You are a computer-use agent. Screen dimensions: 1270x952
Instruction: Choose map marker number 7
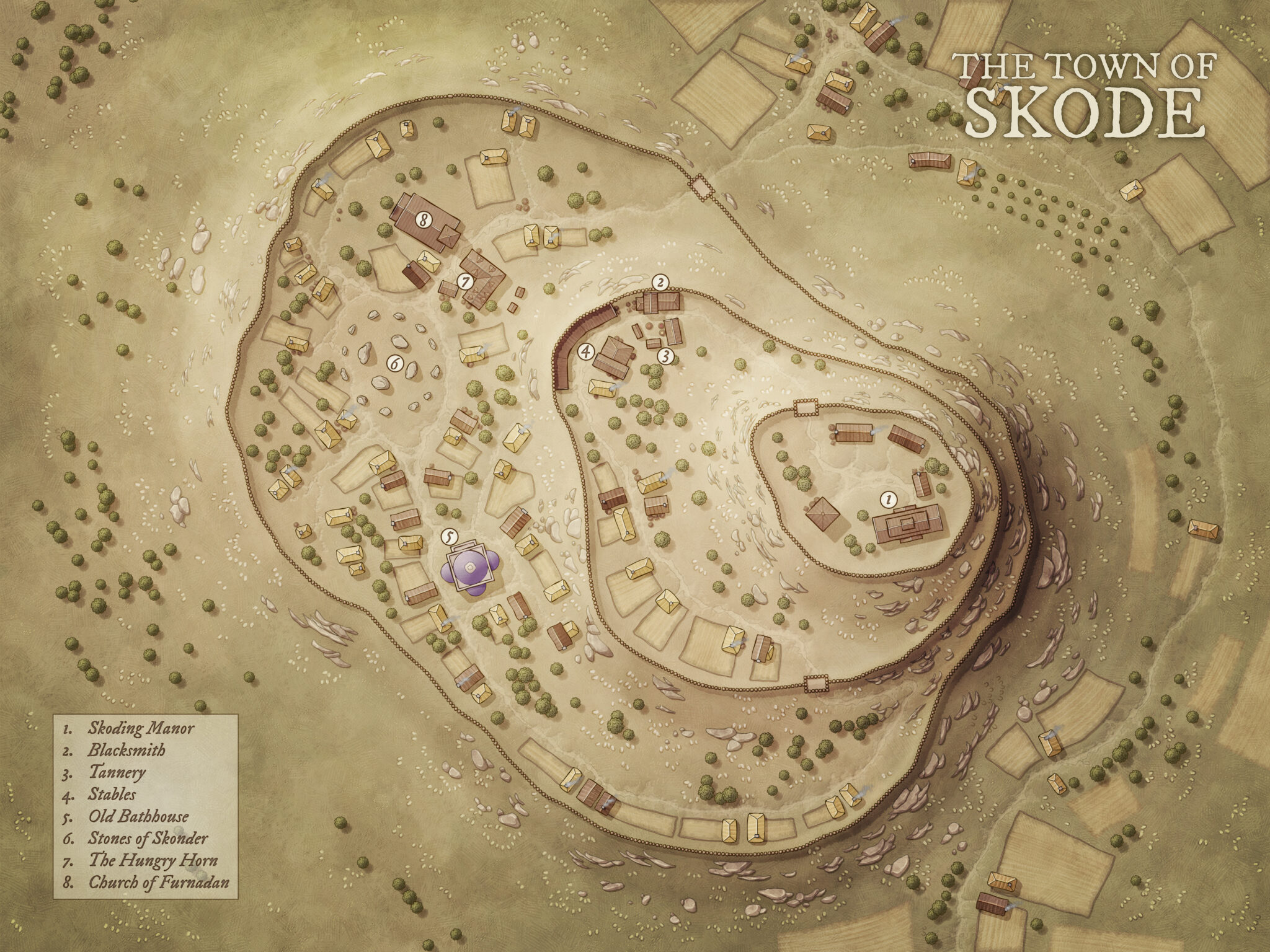tap(465, 282)
